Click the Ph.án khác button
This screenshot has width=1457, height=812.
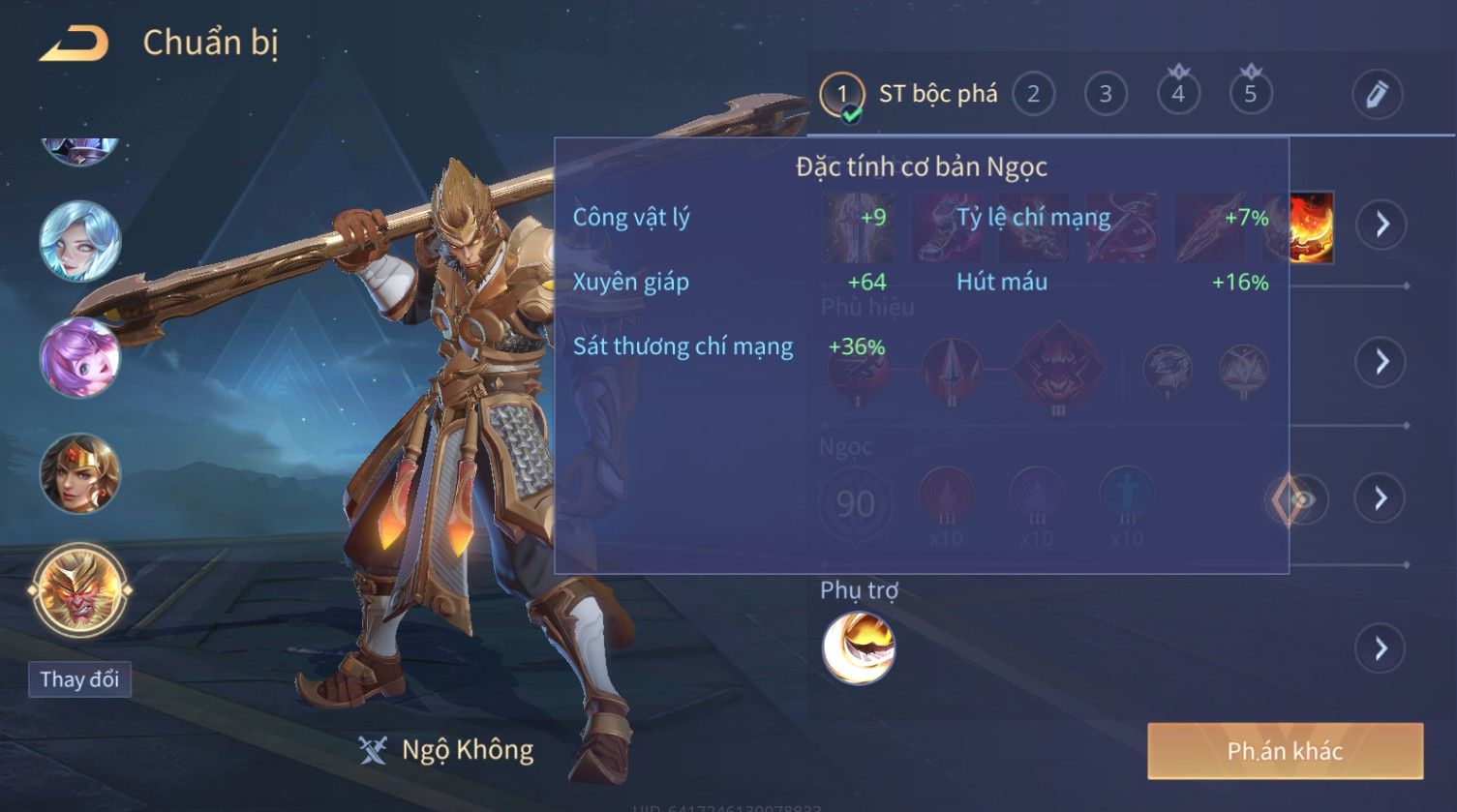pyautogui.click(x=1285, y=751)
